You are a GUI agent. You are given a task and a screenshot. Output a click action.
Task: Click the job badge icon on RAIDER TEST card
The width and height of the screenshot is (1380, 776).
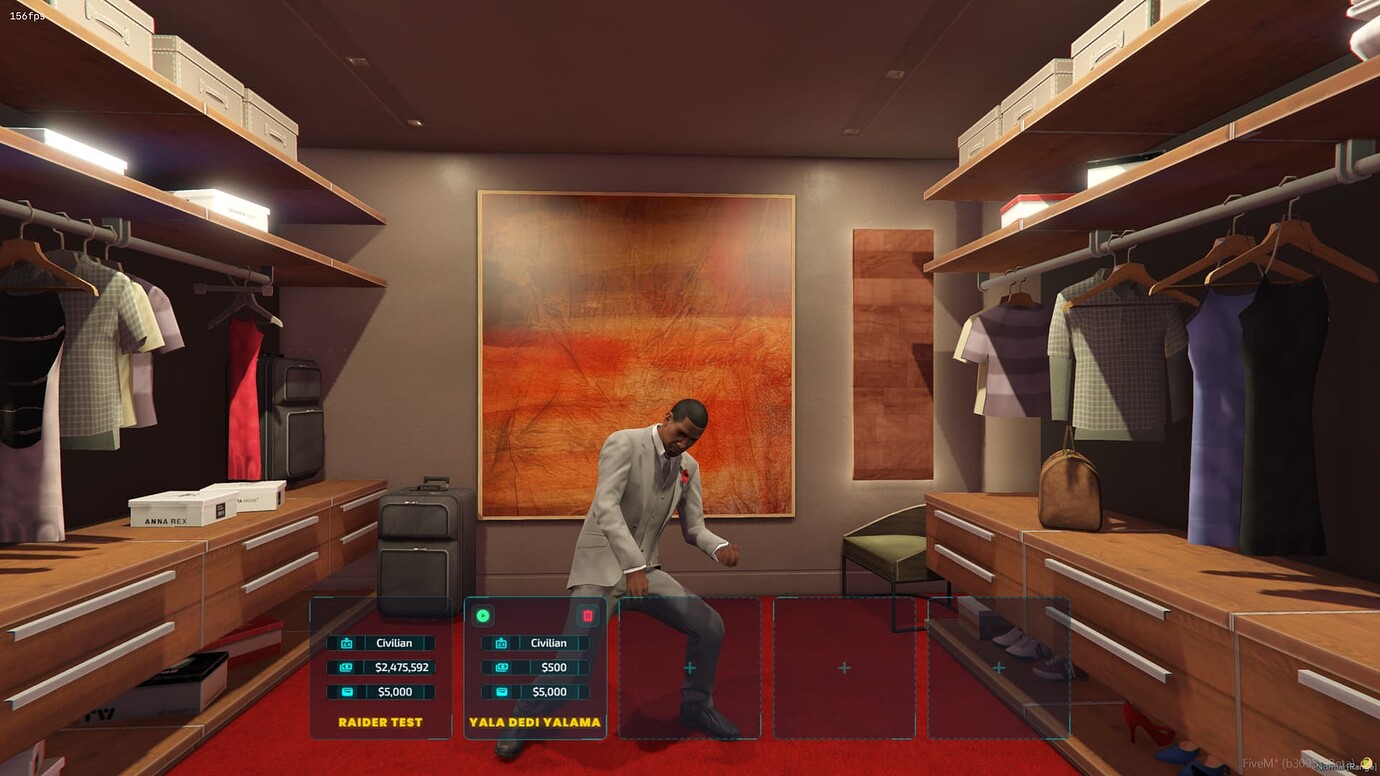(x=346, y=643)
